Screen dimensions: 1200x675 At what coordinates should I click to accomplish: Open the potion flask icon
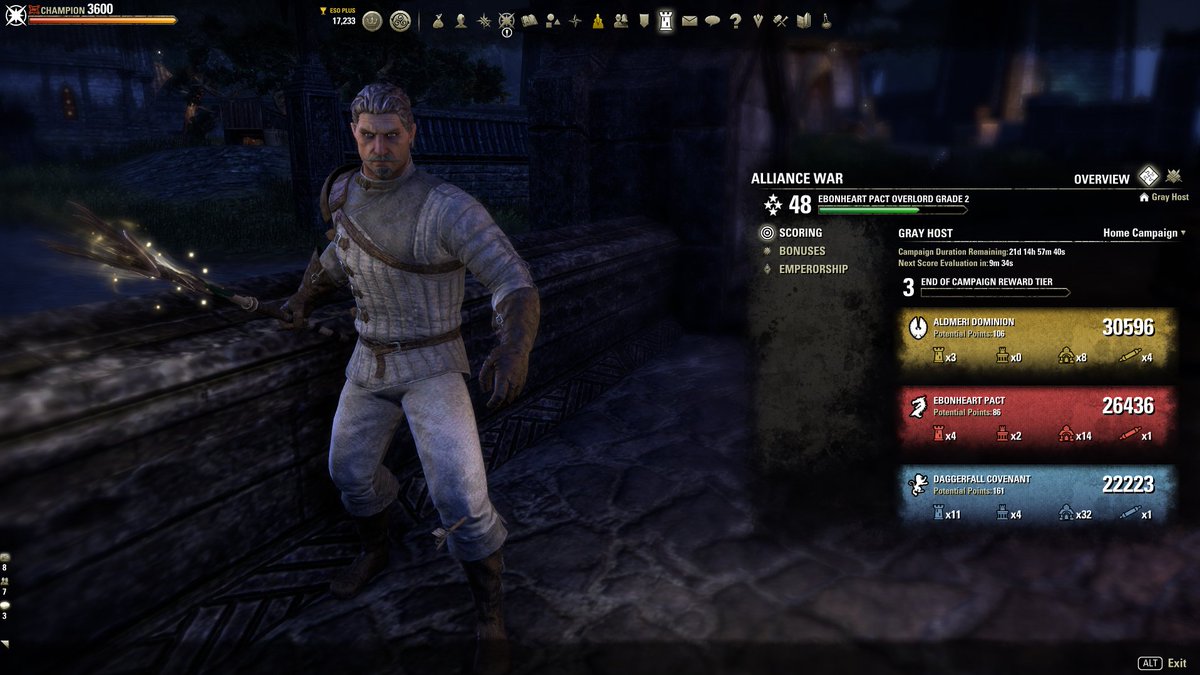click(x=827, y=20)
